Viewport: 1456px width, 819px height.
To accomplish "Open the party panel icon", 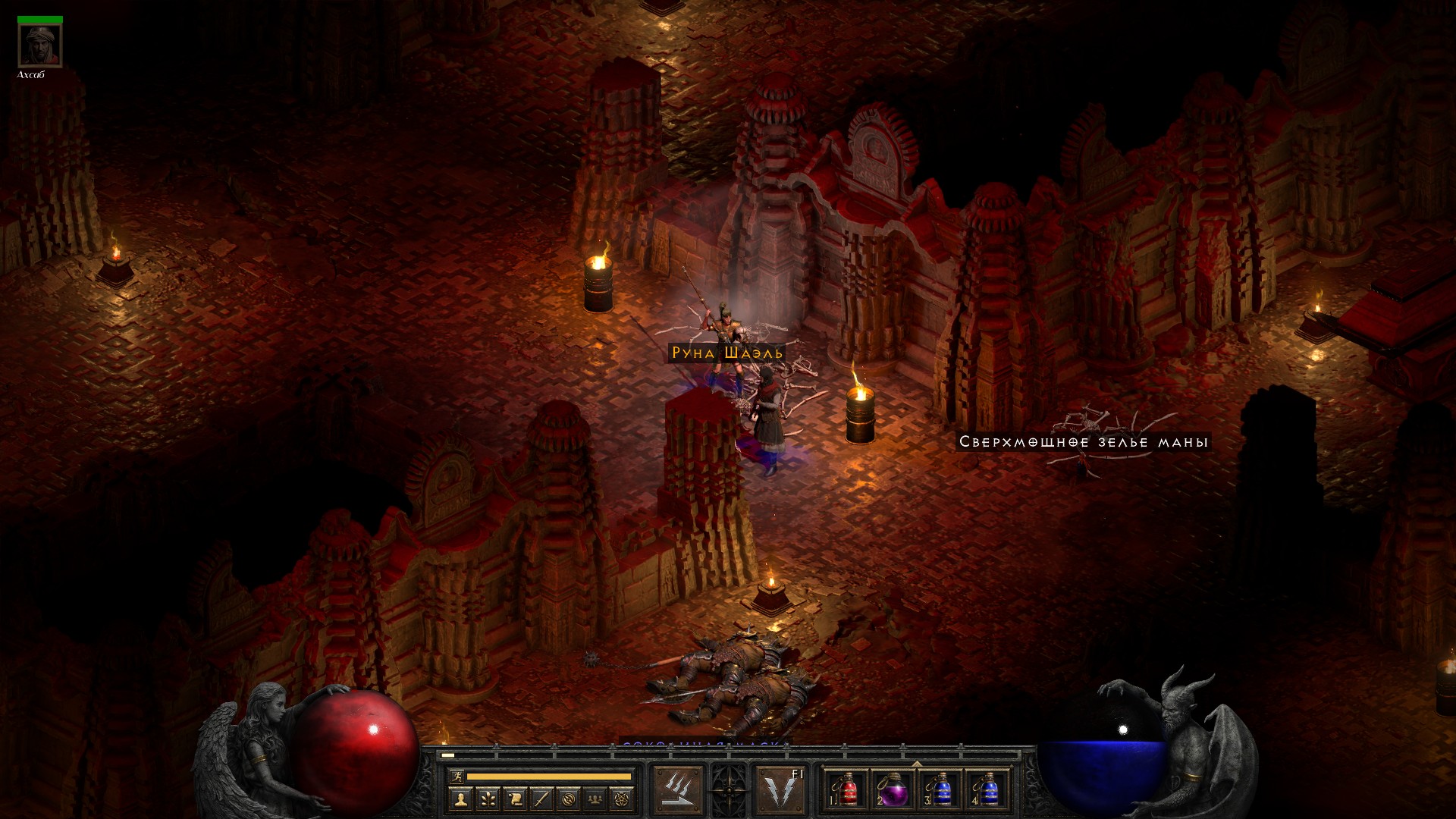I will (x=596, y=799).
